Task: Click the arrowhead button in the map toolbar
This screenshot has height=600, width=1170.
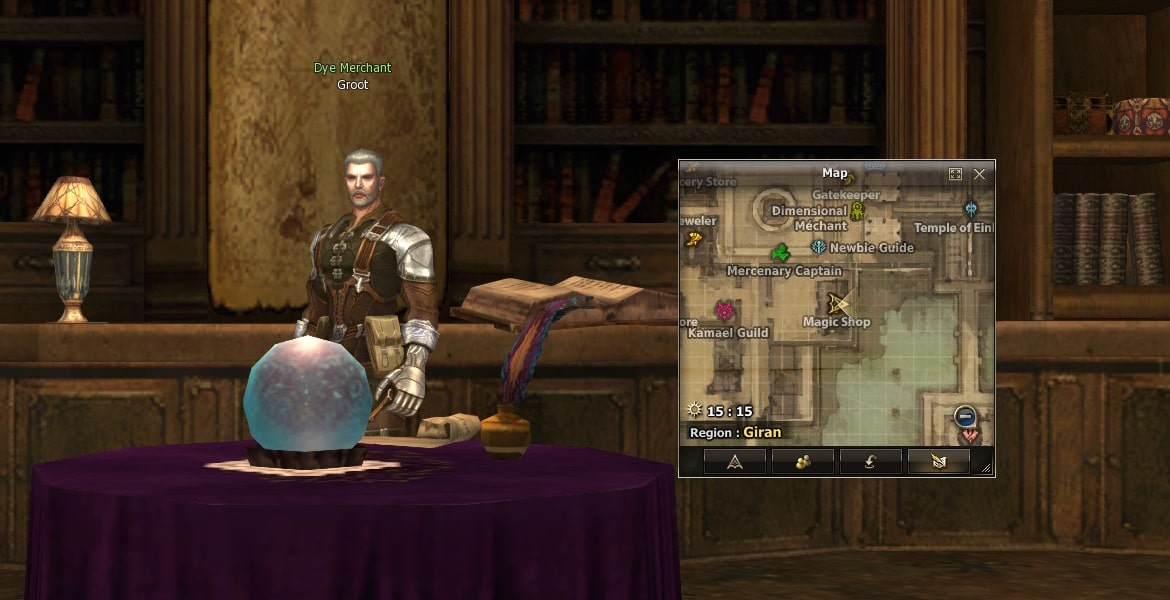Action: click(734, 461)
